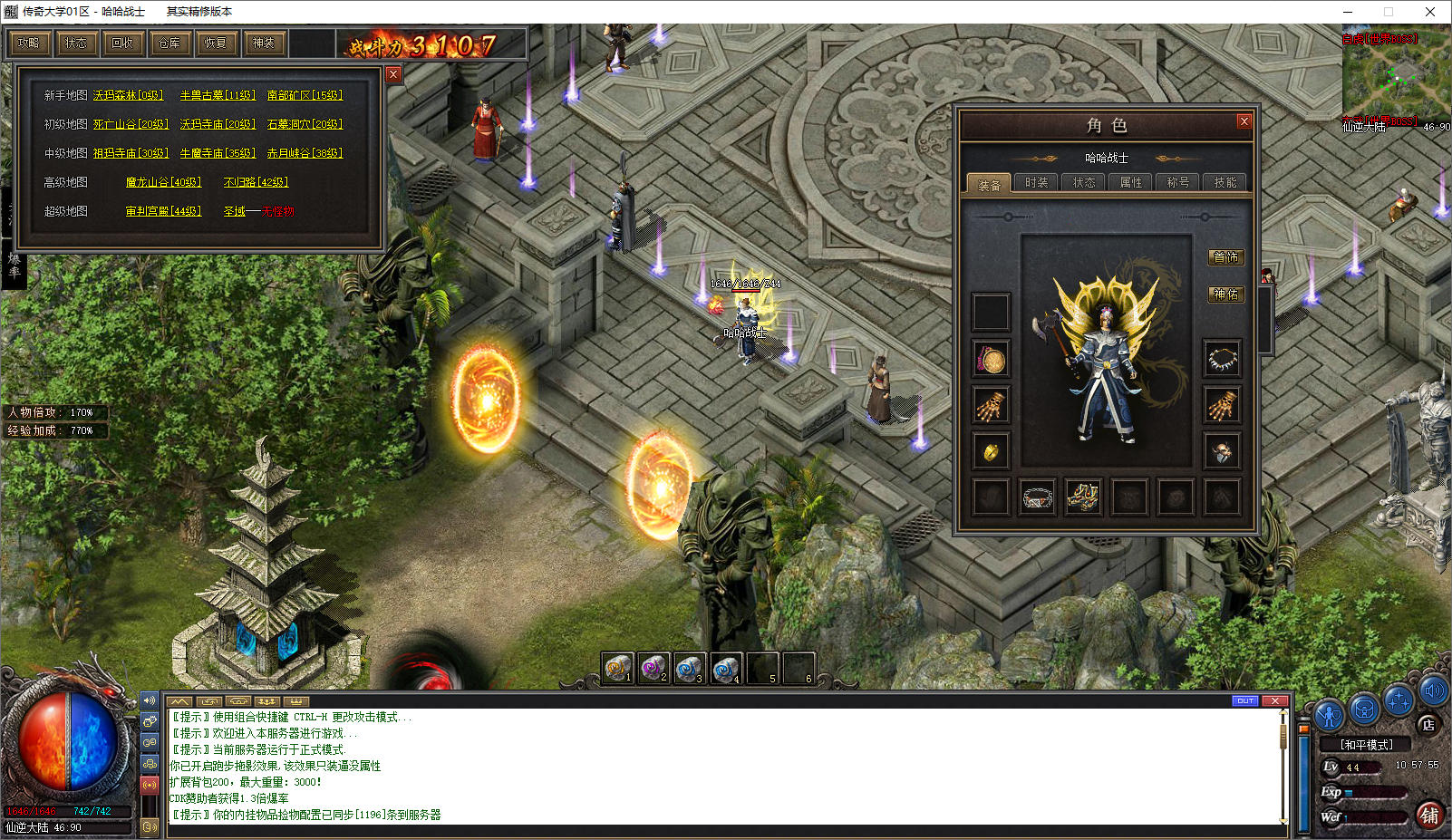Viewport: 1452px width, 840px height.
Task: Open the 仓库 warehouse
Action: click(x=169, y=43)
